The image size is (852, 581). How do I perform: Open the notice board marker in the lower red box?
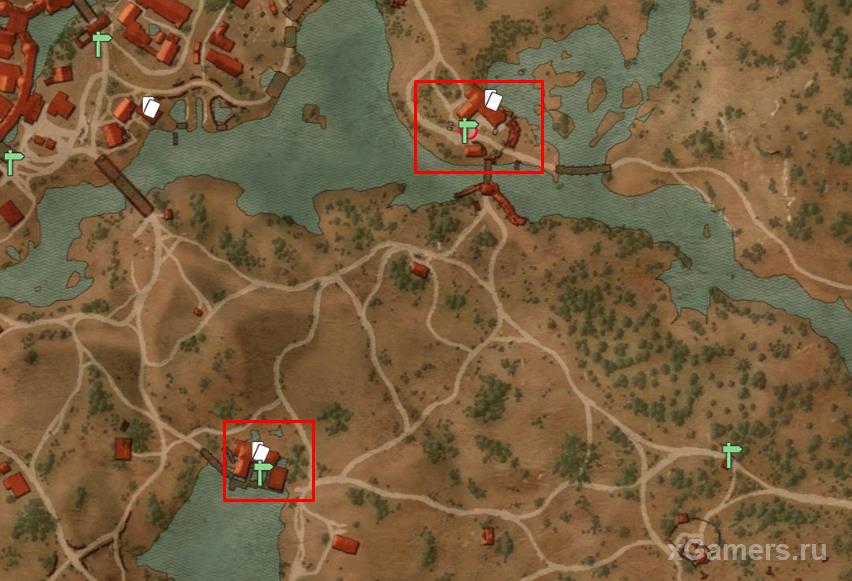[259, 451]
